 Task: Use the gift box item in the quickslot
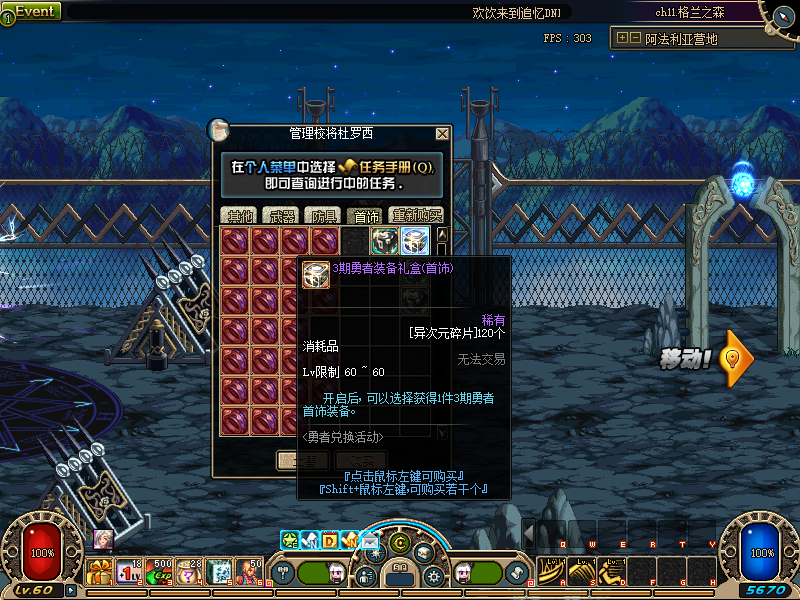point(99,572)
